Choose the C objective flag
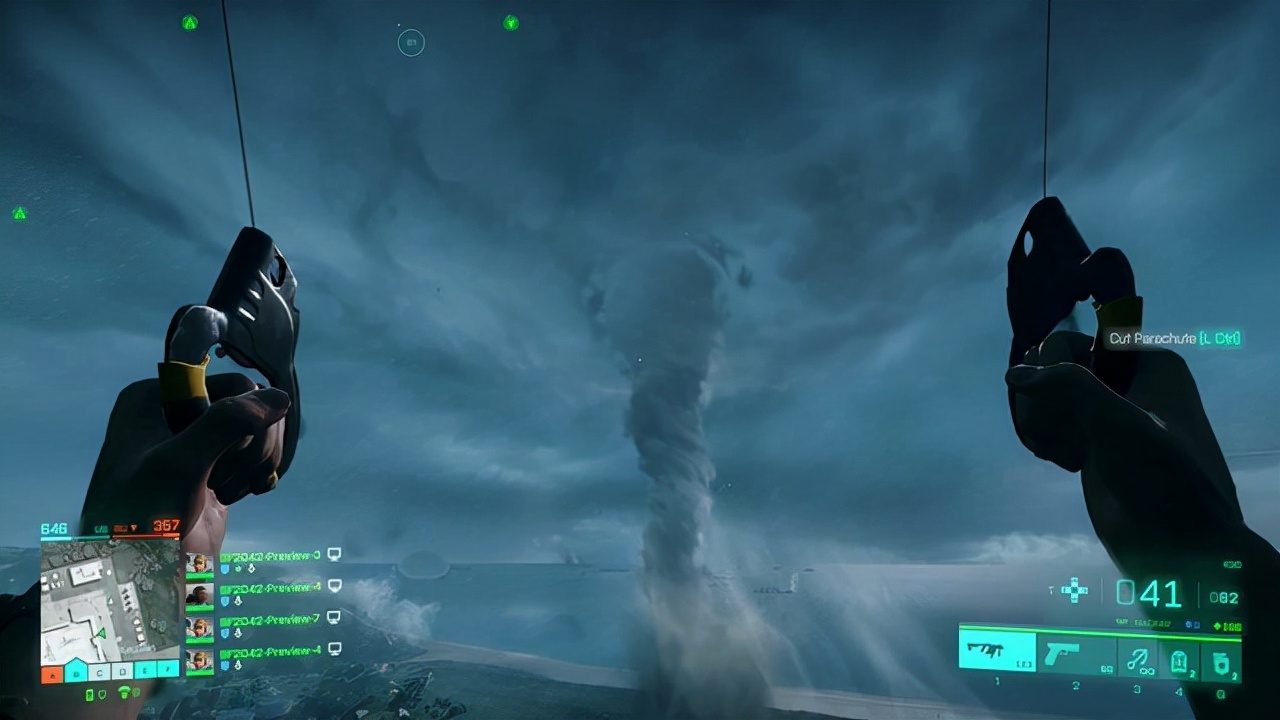Image resolution: width=1280 pixels, height=720 pixels. 98,672
